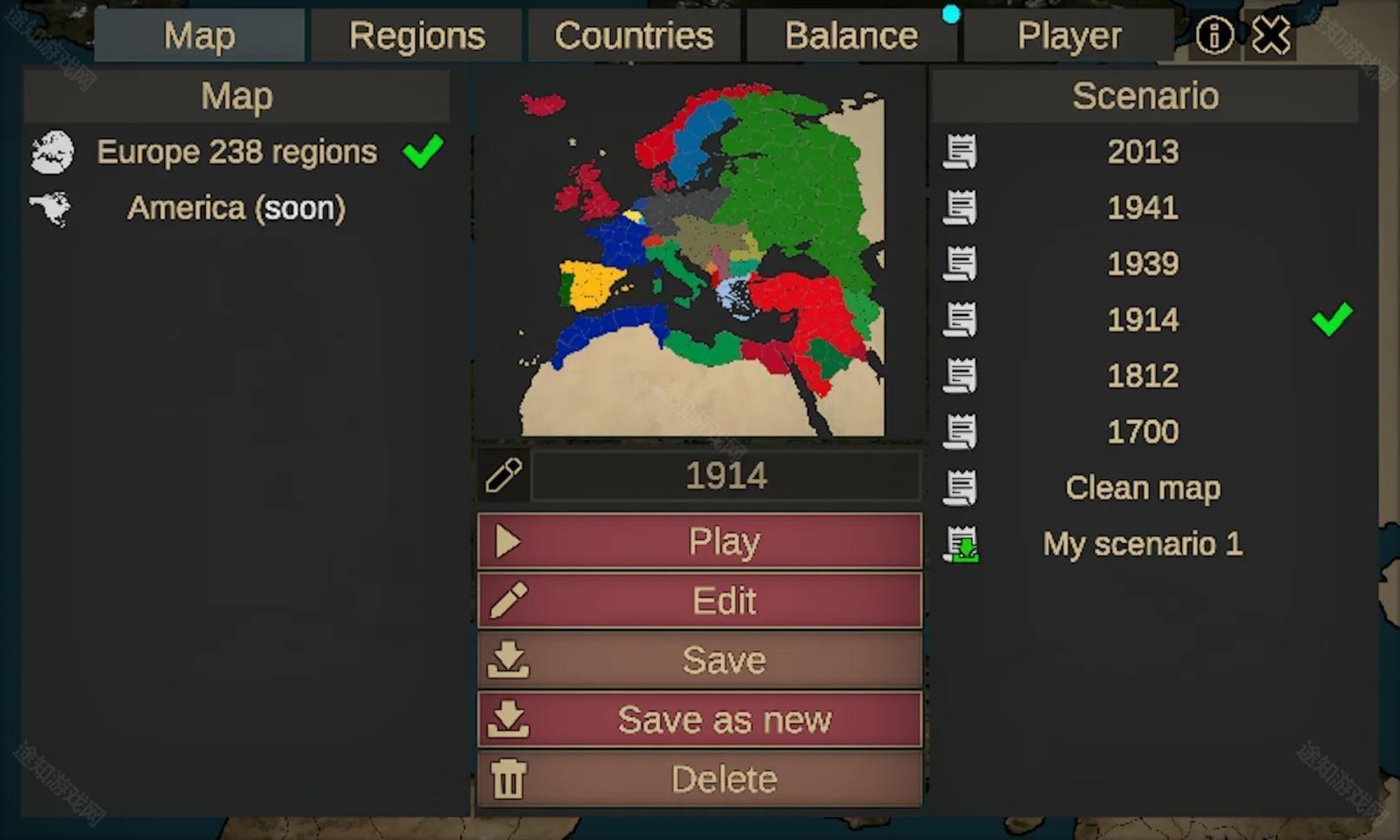Open the Countries tab
Image resolution: width=1400 pixels, height=840 pixels.
(x=634, y=36)
